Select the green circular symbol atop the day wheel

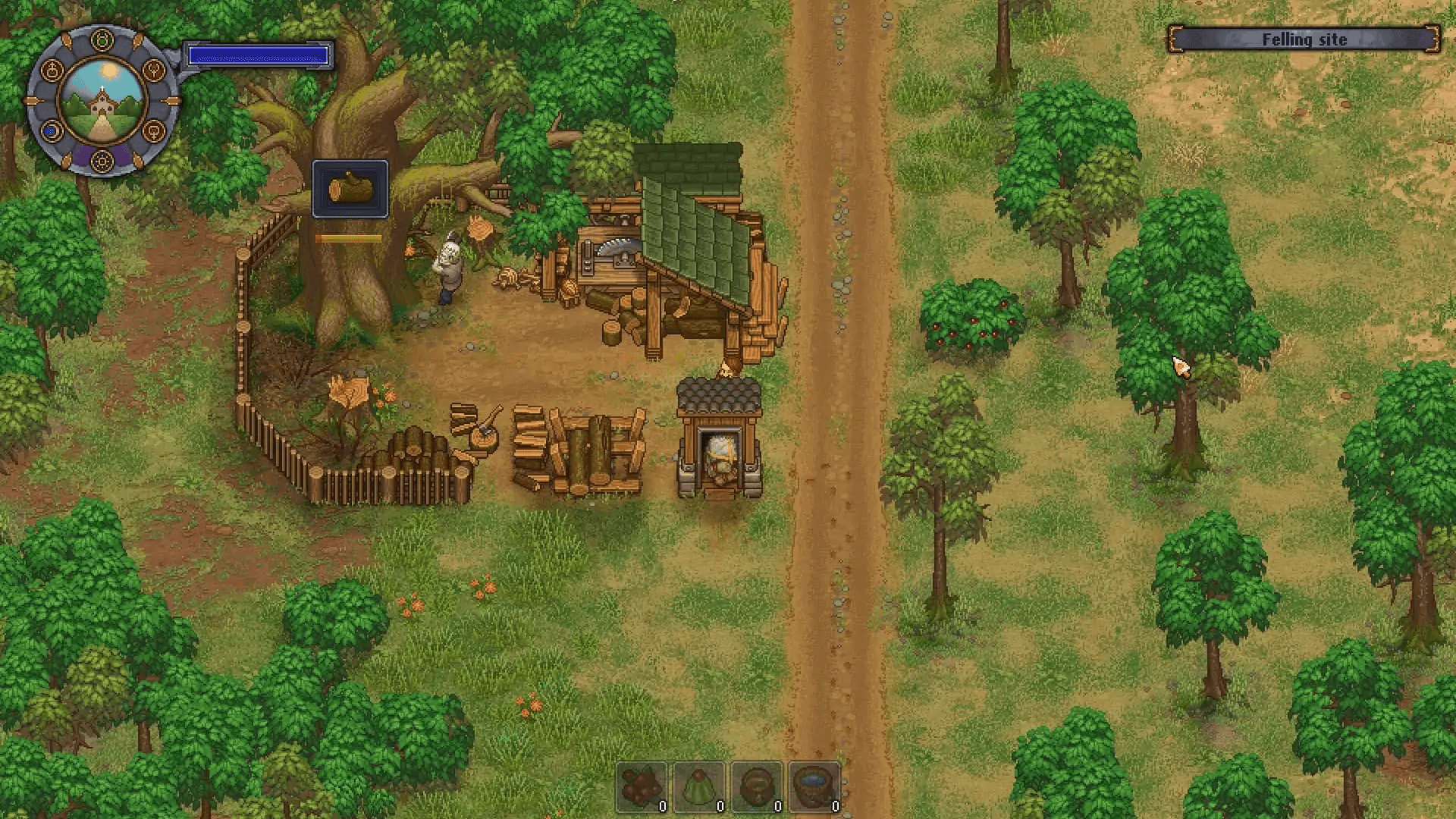click(101, 39)
